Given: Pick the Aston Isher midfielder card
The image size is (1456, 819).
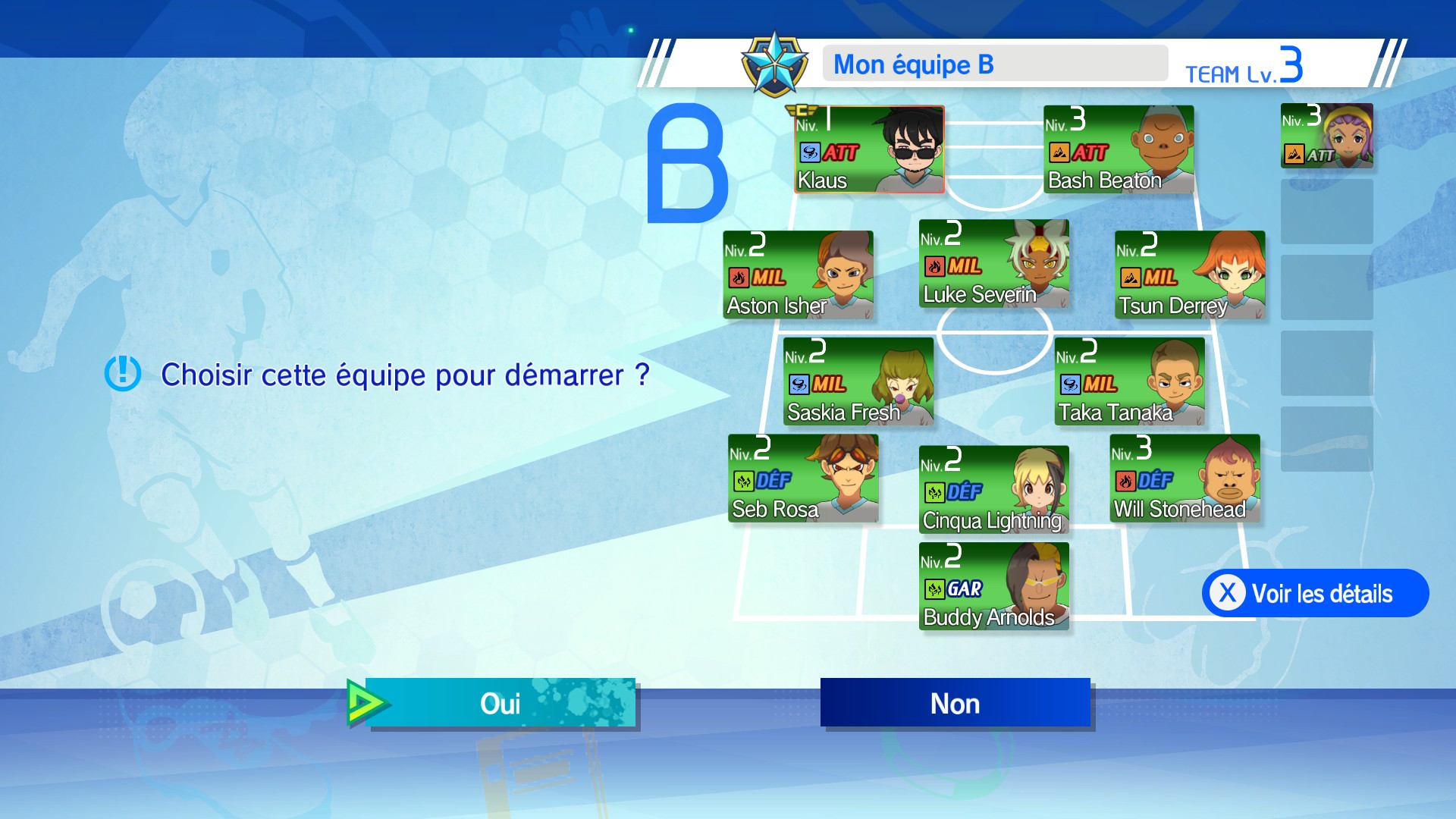Looking at the screenshot, I should coord(798,275).
